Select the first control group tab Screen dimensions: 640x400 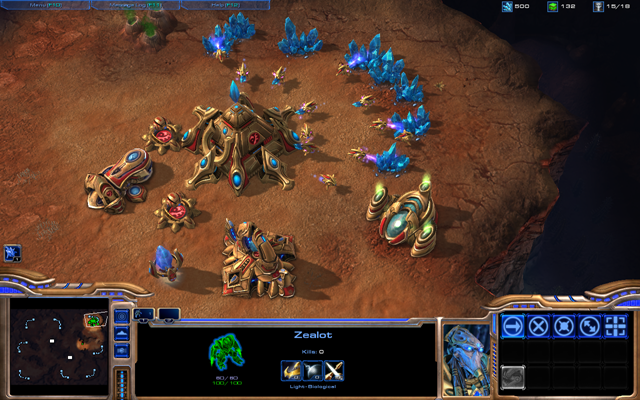pyautogui.click(x=143, y=314)
